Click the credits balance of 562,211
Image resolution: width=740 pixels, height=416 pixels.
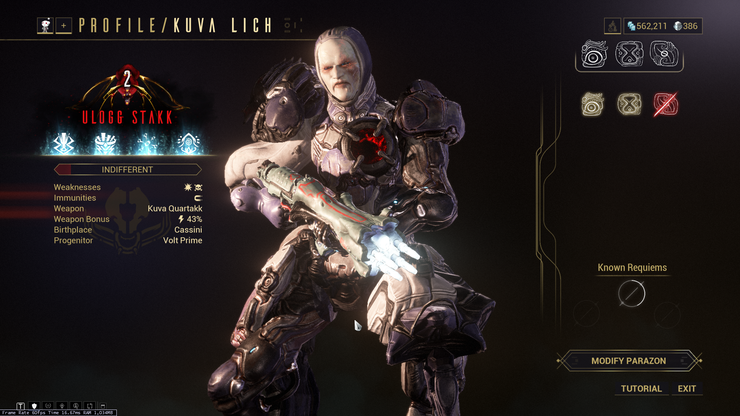point(649,25)
